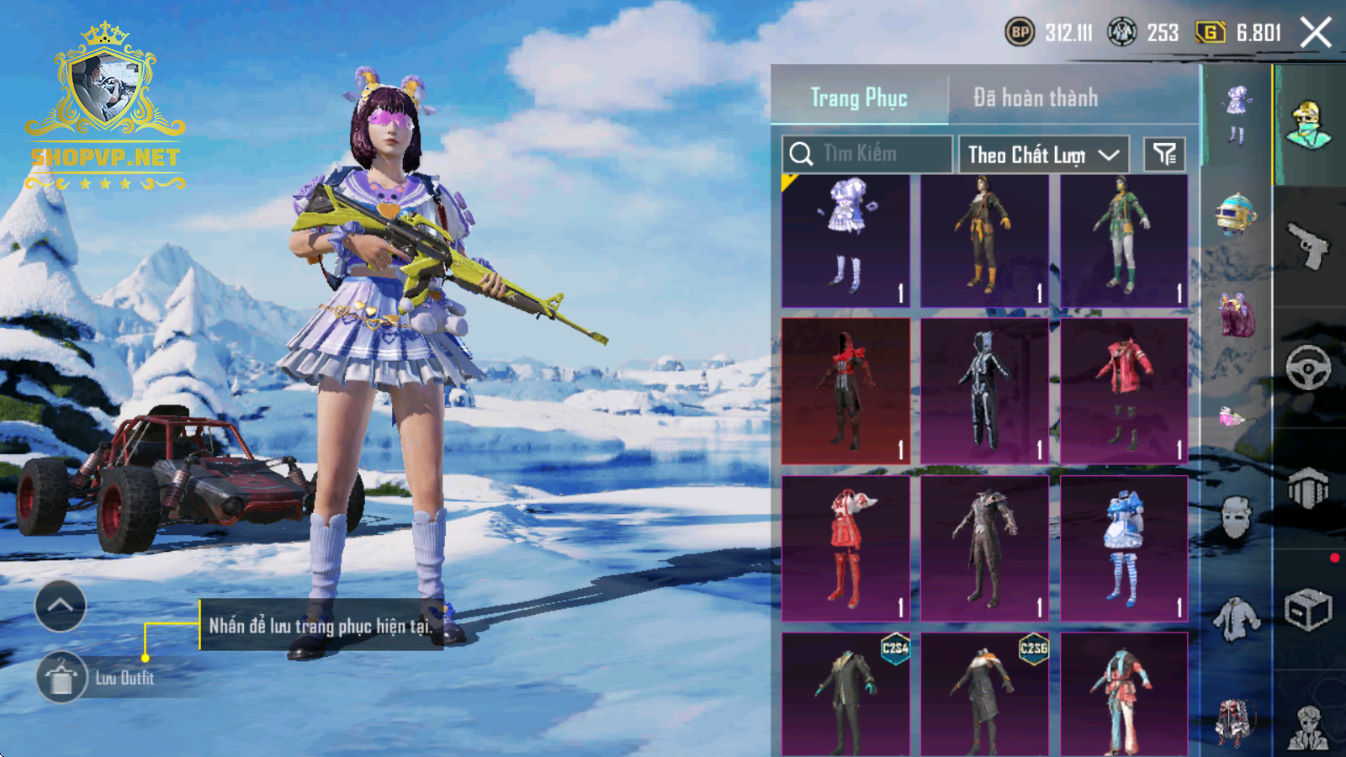1346x757 pixels.
Task: Show the white jacket clothing subcategory
Action: click(x=1236, y=618)
